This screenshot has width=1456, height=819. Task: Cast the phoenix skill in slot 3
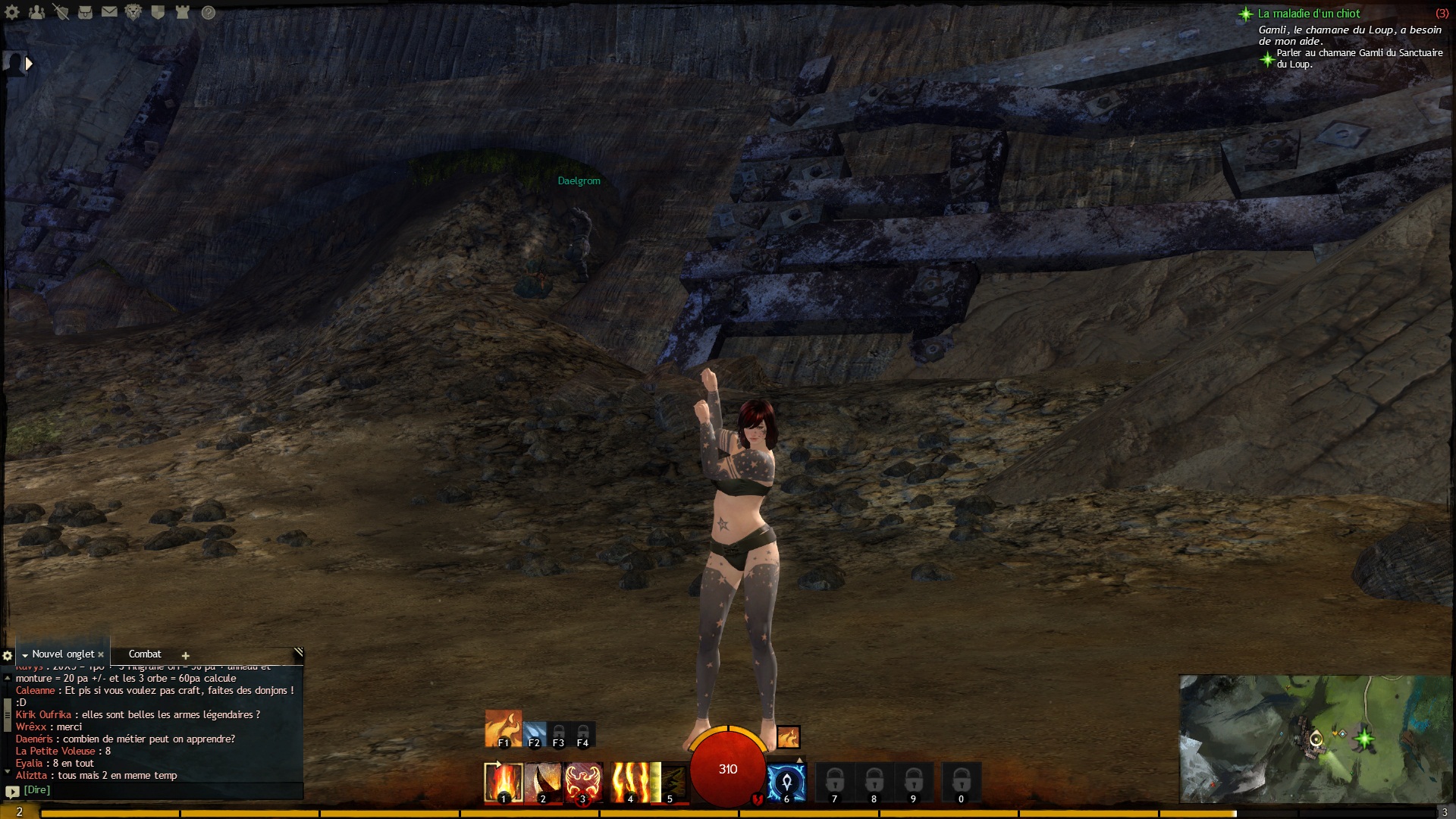pos(582,783)
